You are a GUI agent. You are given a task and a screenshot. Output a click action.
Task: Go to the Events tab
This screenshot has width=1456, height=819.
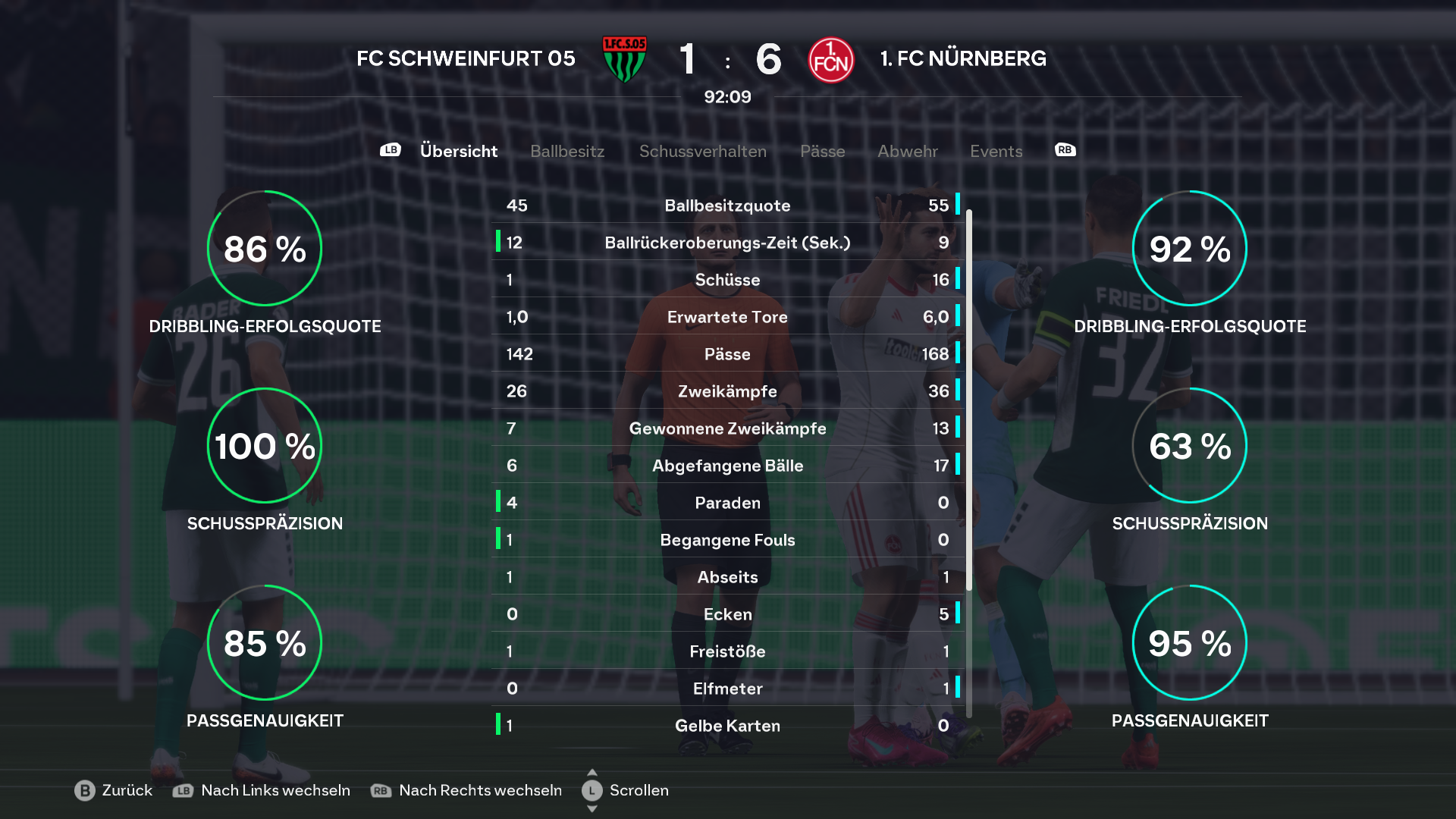[x=996, y=151]
